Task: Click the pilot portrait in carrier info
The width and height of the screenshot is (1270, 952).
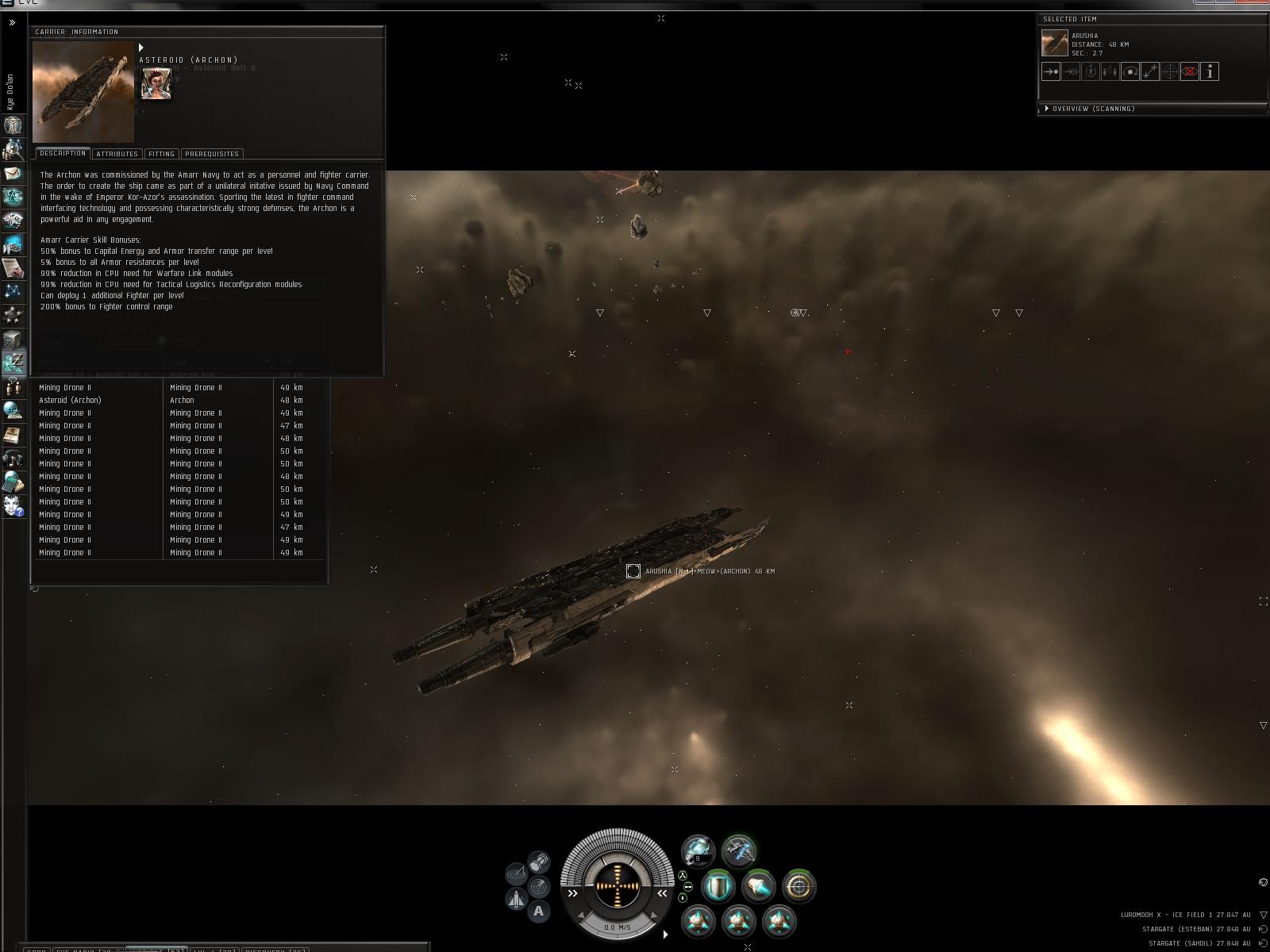Action: (156, 84)
